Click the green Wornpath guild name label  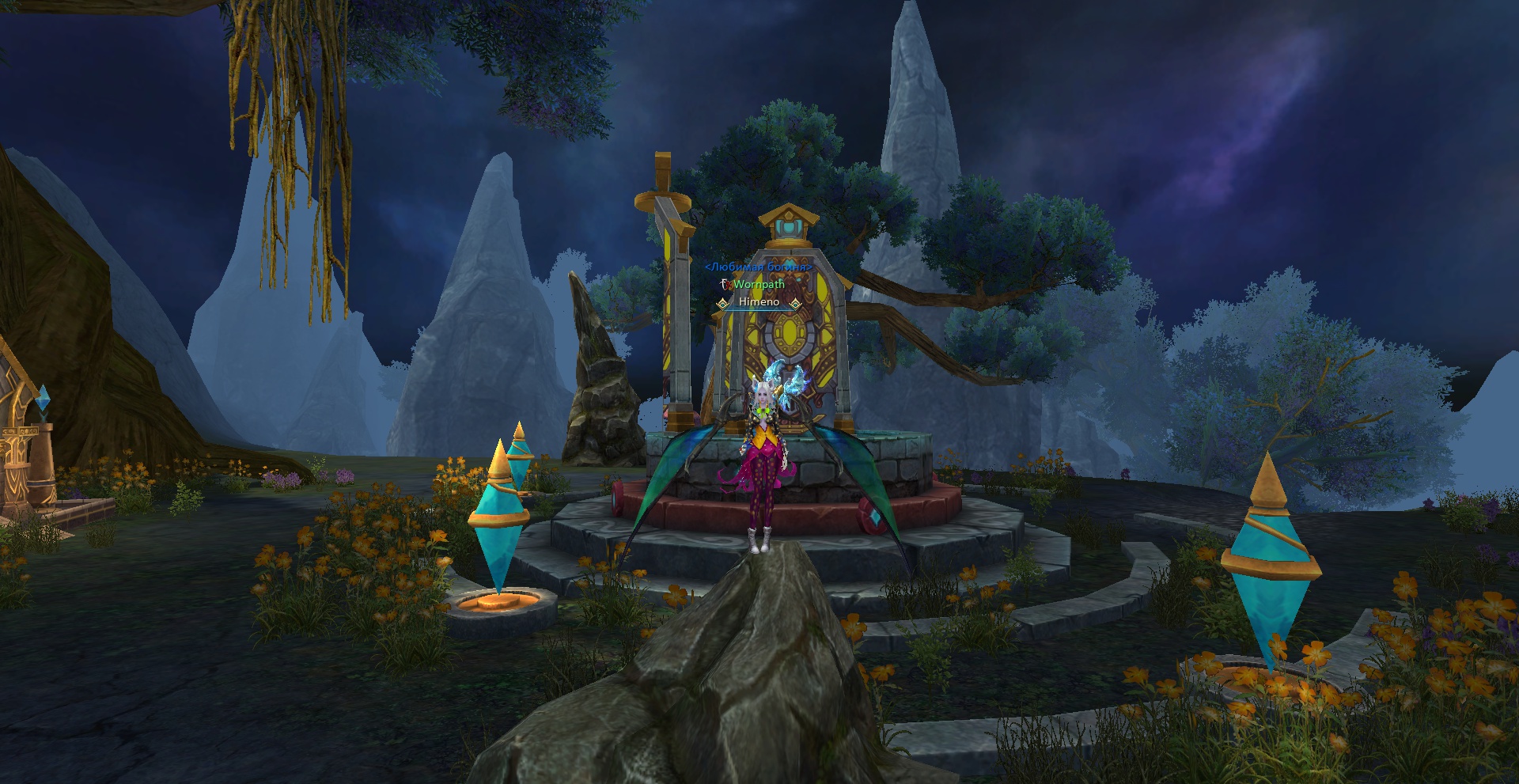point(759,284)
